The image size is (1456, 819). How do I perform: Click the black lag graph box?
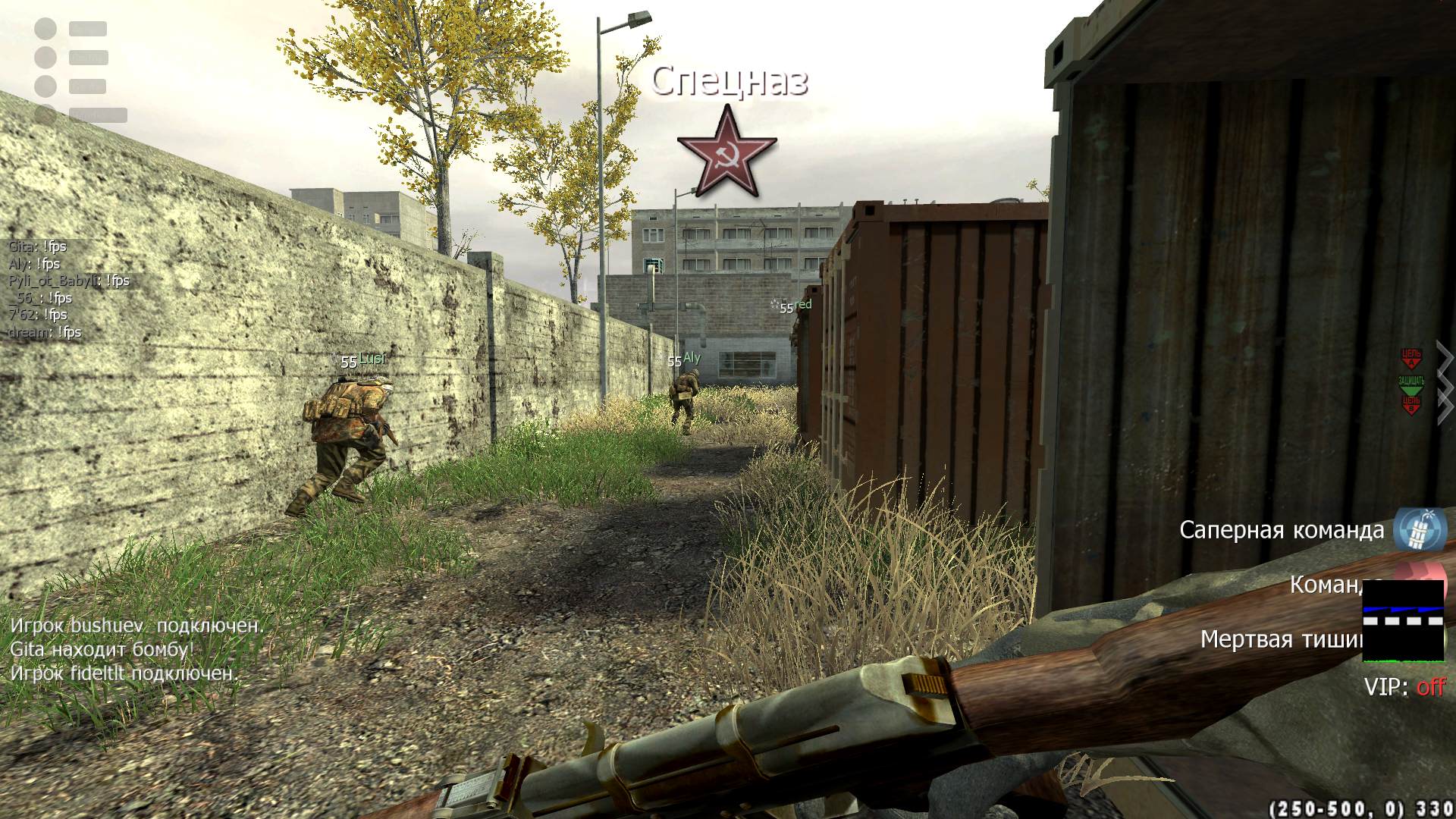tap(1403, 620)
